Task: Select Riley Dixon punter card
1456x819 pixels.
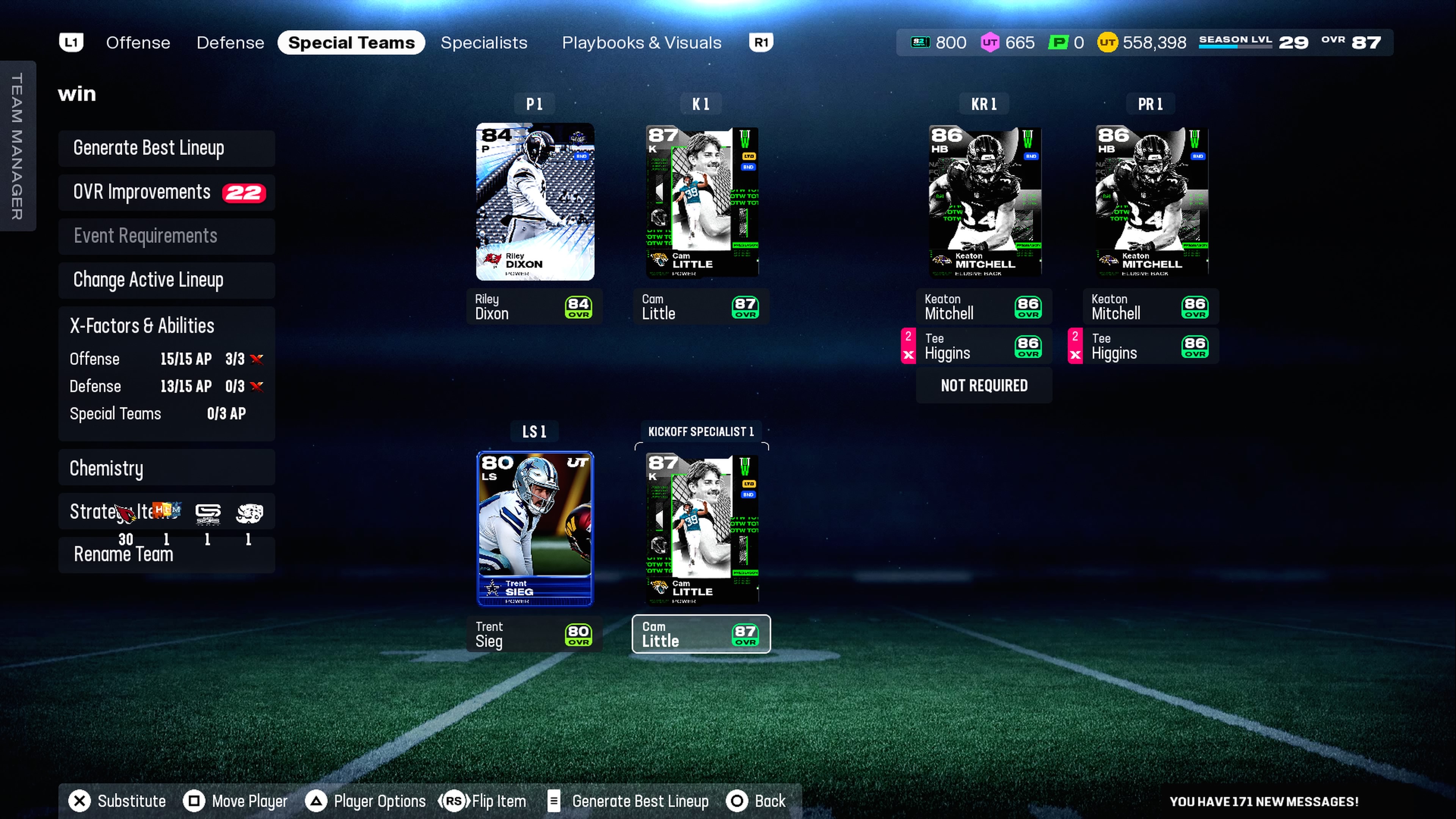Action: coord(535,202)
